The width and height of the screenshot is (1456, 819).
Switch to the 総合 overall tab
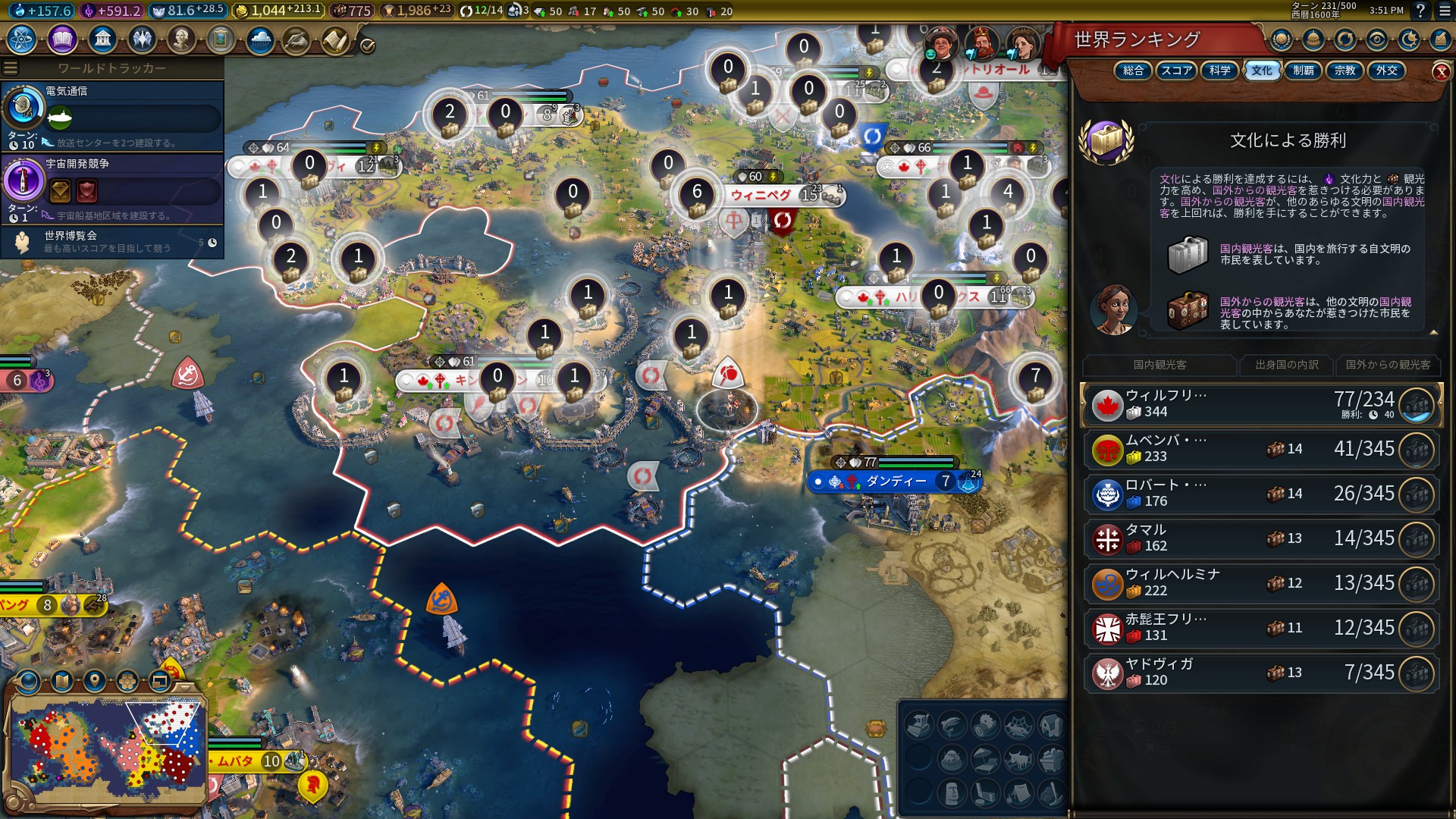click(1133, 71)
